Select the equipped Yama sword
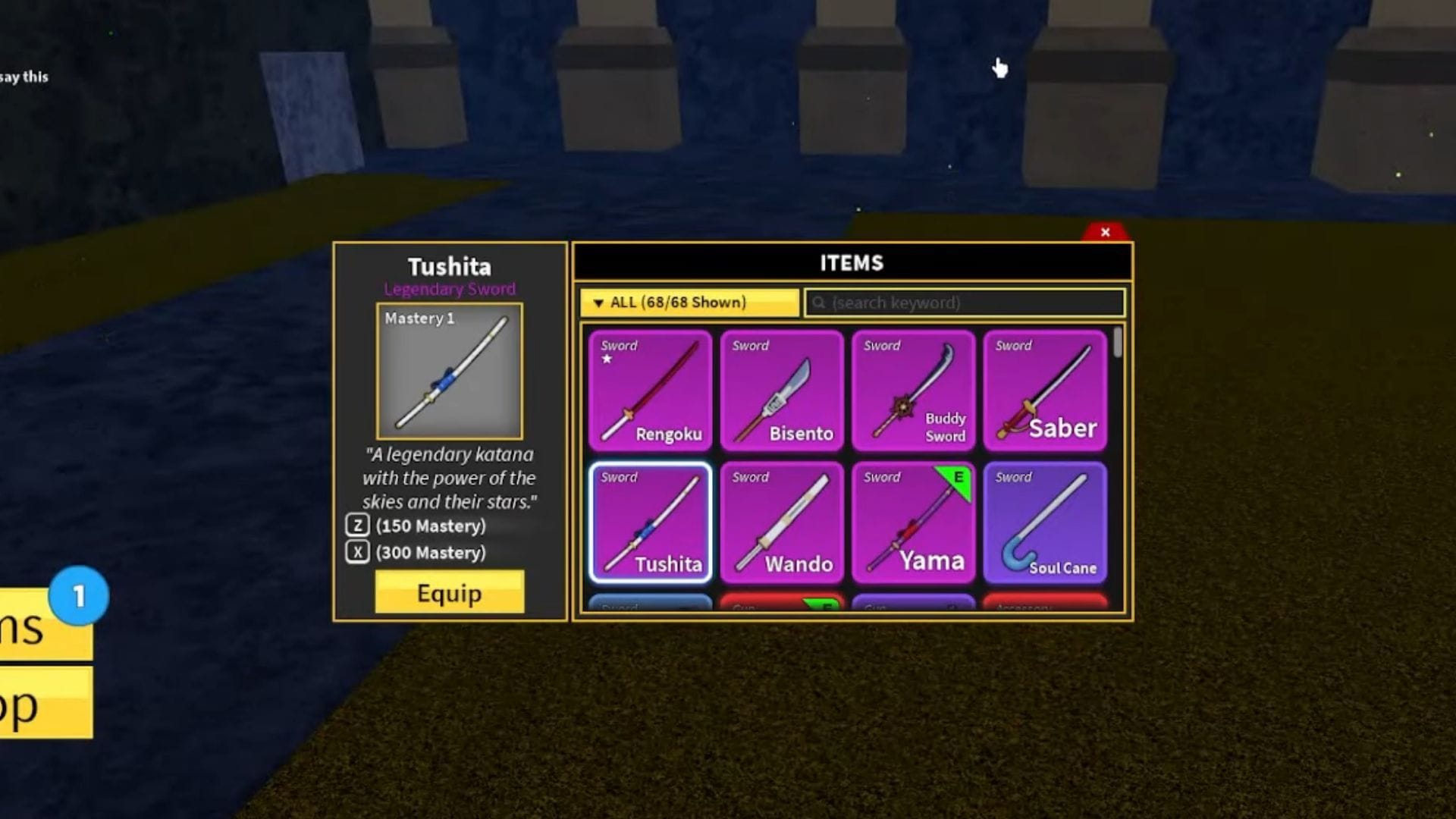This screenshot has height=819, width=1456. coord(913,522)
